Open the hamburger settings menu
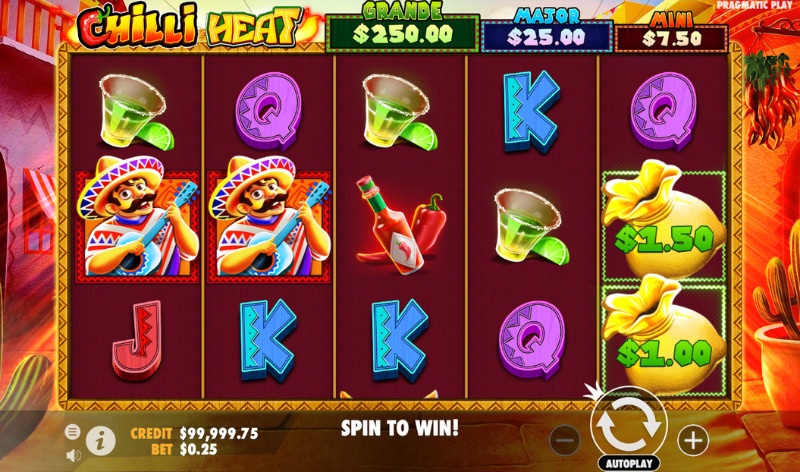The width and height of the screenshot is (800, 472). (x=73, y=432)
